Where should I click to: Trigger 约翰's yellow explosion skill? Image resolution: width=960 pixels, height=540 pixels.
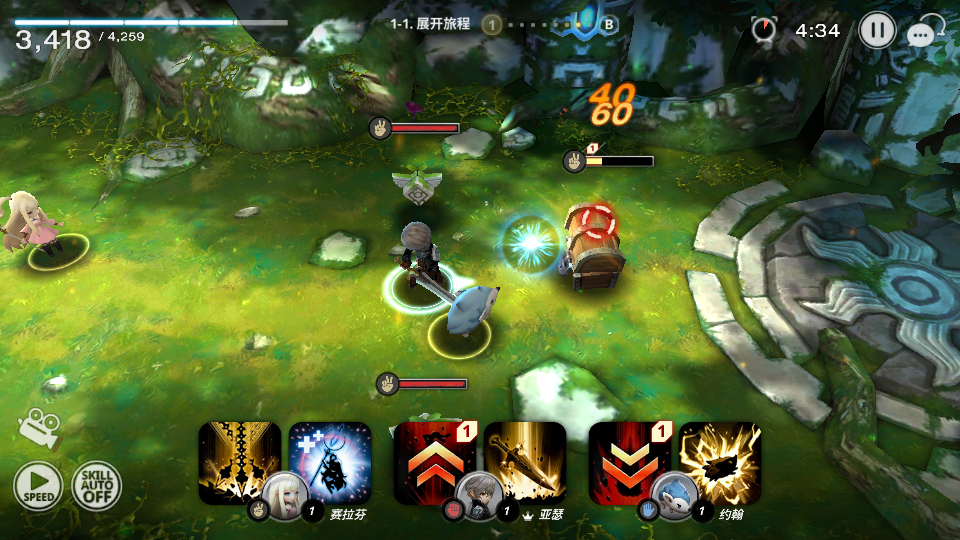click(720, 458)
